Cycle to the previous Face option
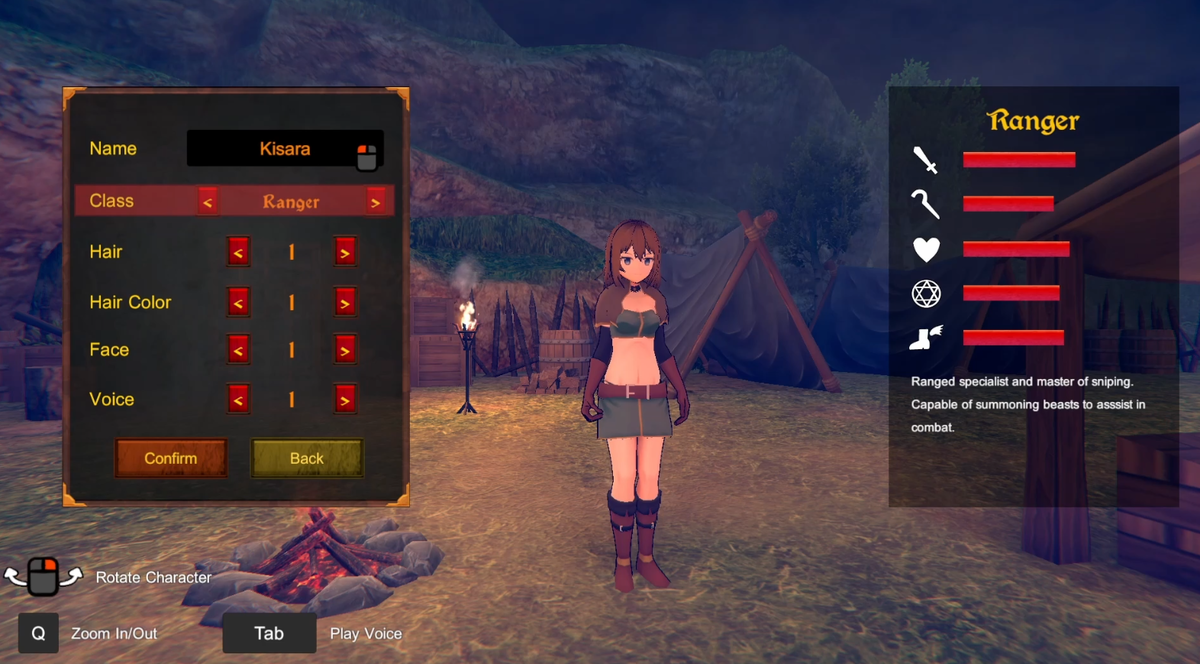This screenshot has width=1200, height=664. click(x=238, y=349)
